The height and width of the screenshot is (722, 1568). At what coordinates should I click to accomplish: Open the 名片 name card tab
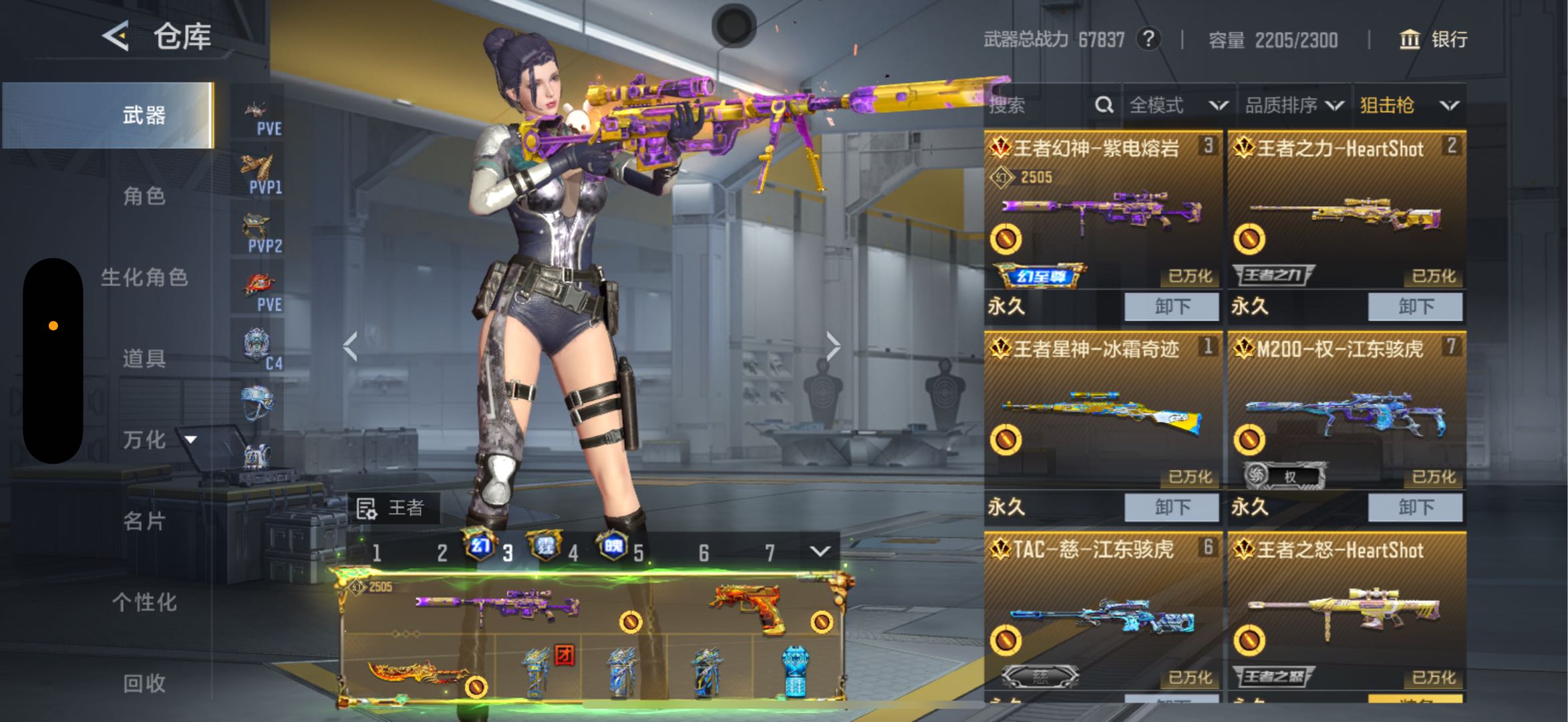144,521
